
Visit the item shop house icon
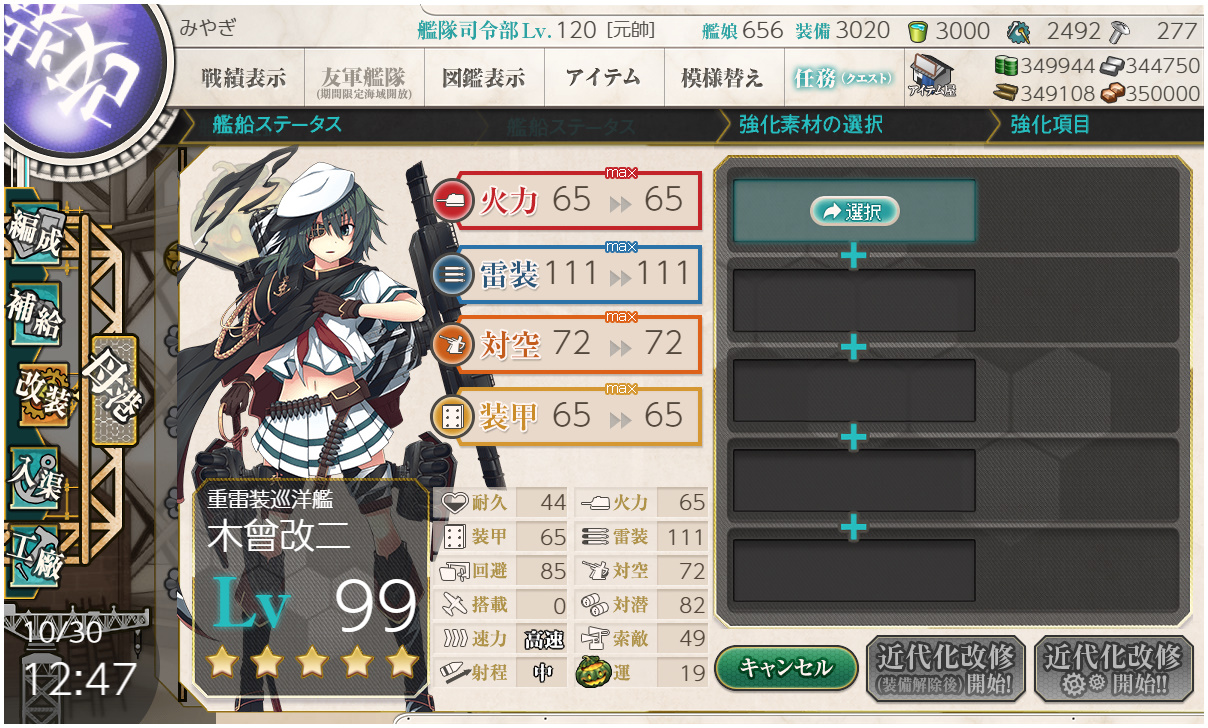(x=931, y=76)
